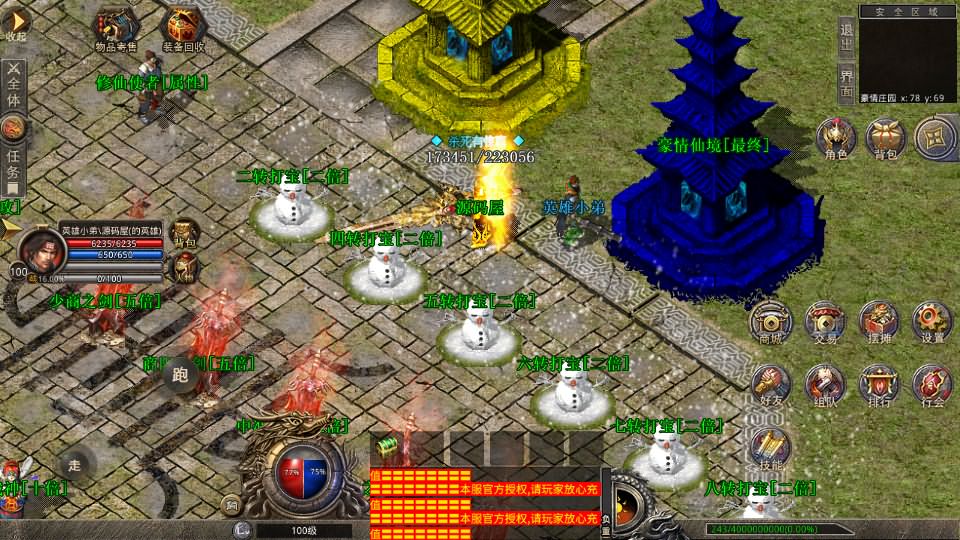Switch to 走 walk mode

click(74, 464)
